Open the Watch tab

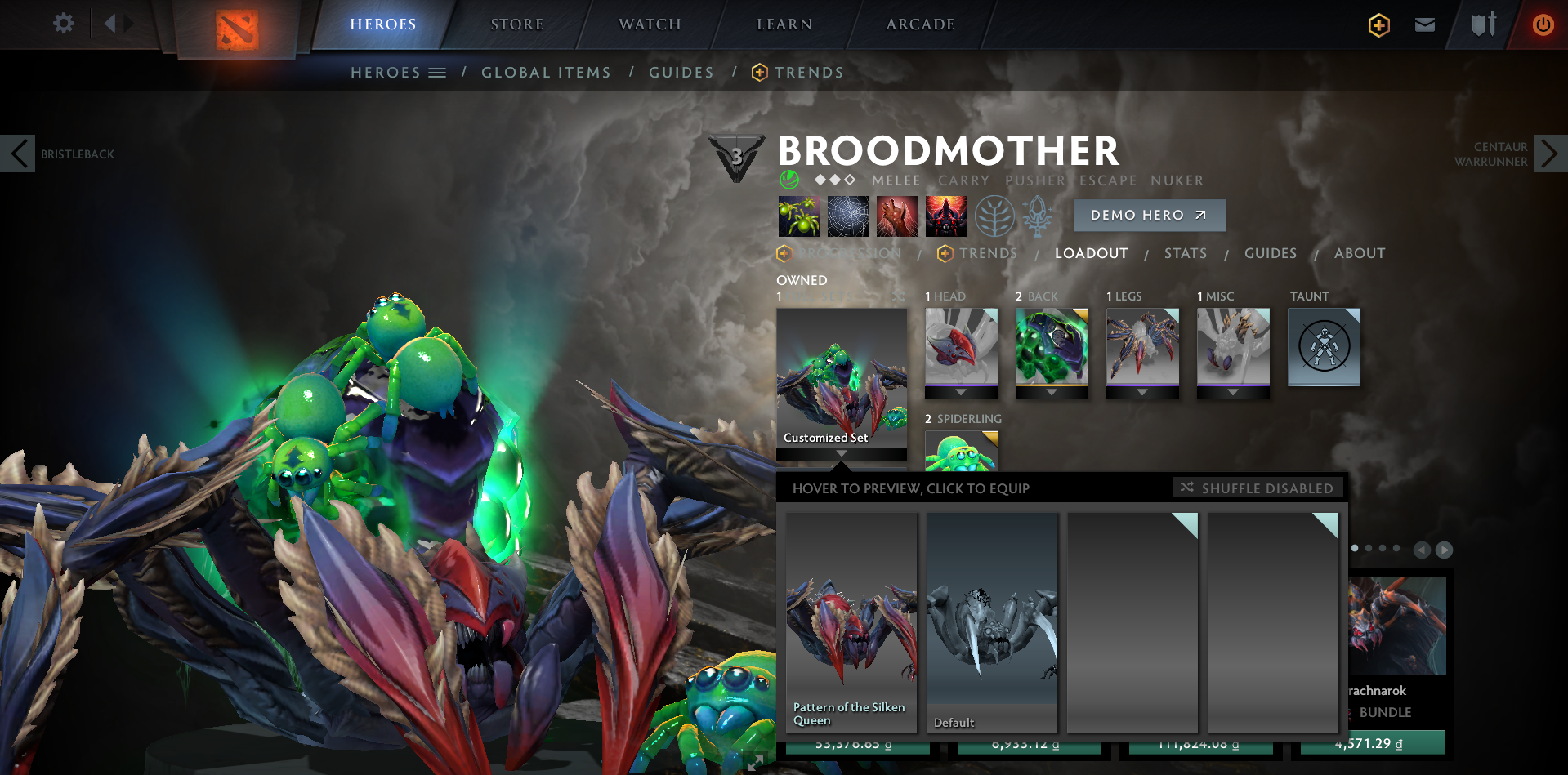(x=650, y=24)
